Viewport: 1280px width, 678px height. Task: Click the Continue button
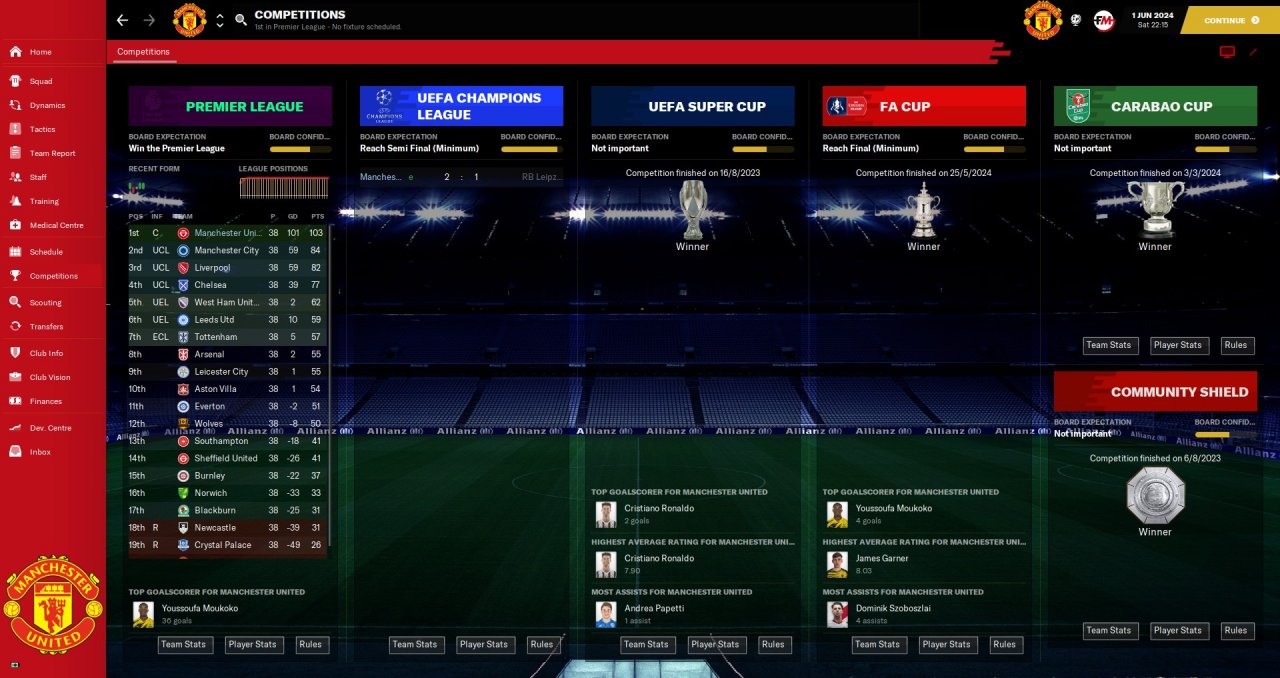click(x=1229, y=20)
